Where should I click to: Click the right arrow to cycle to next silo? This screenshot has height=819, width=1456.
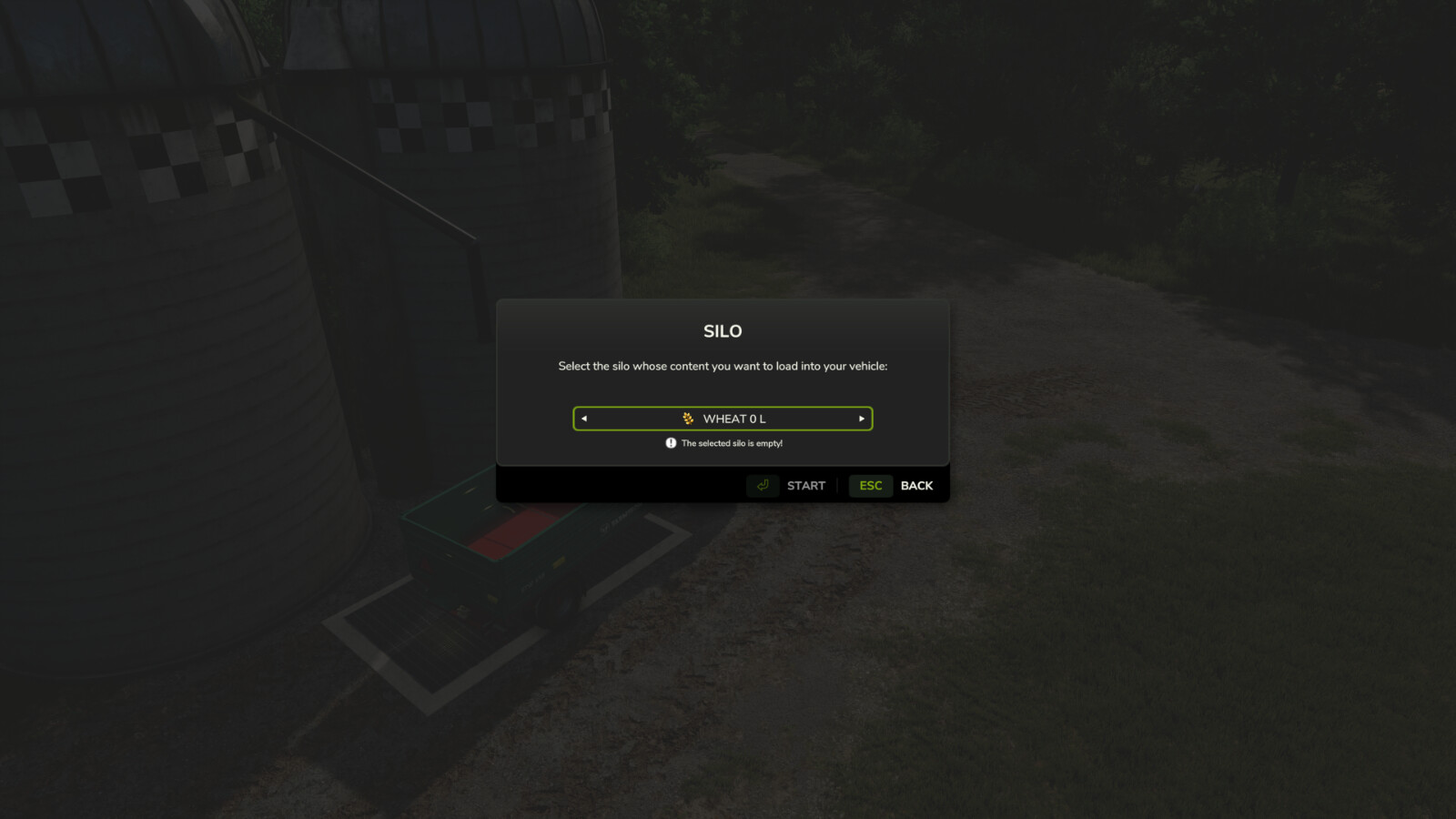click(x=861, y=419)
